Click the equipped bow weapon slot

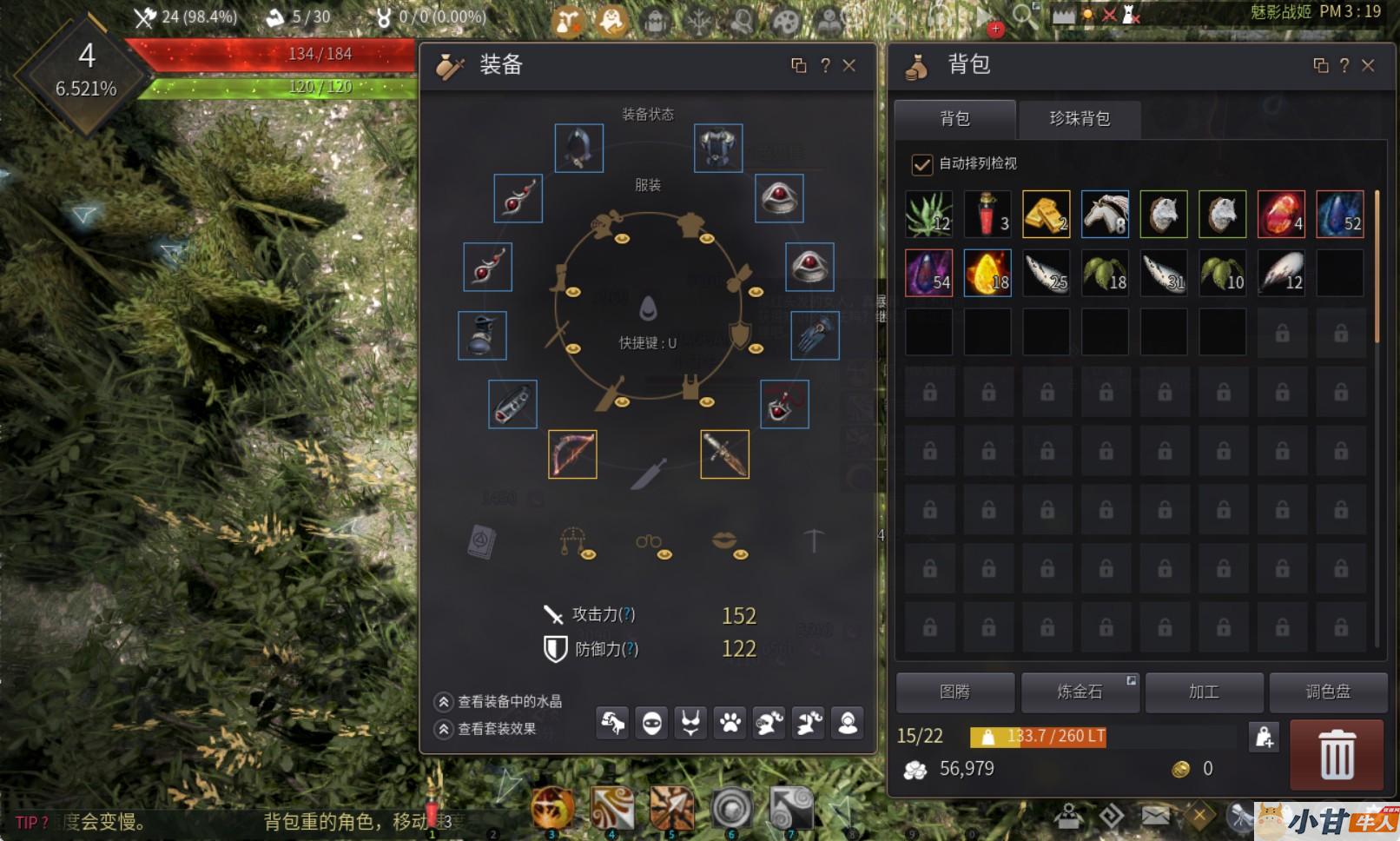tap(572, 454)
